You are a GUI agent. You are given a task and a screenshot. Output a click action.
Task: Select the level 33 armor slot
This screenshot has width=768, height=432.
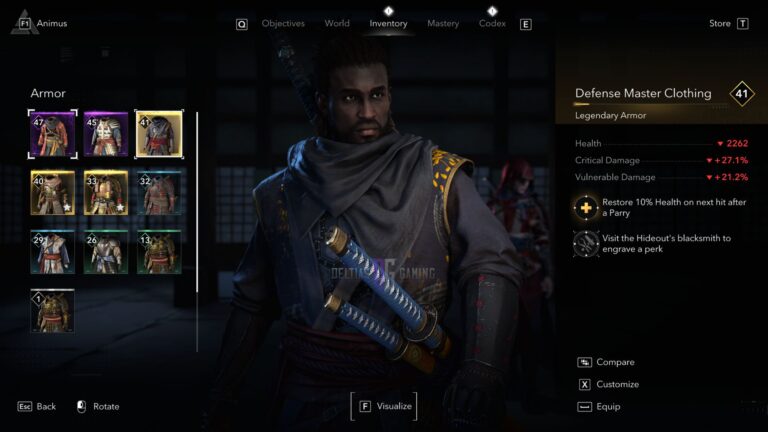pyautogui.click(x=105, y=192)
